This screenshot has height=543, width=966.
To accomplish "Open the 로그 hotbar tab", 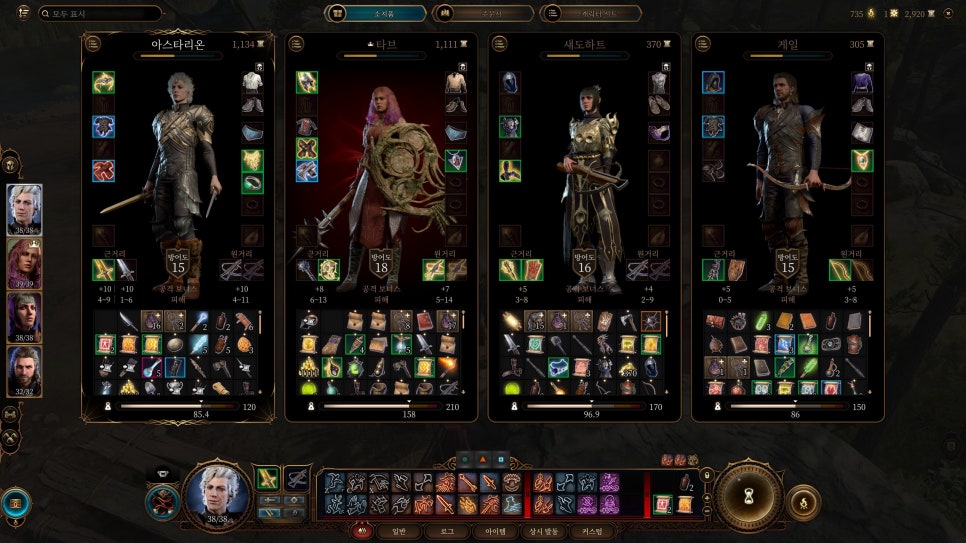I will [446, 532].
